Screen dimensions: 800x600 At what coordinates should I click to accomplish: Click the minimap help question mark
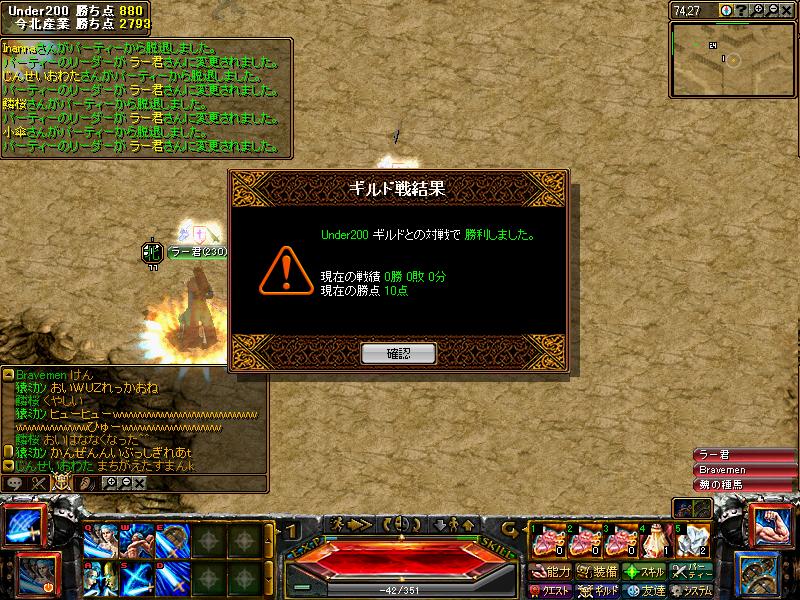click(x=741, y=9)
